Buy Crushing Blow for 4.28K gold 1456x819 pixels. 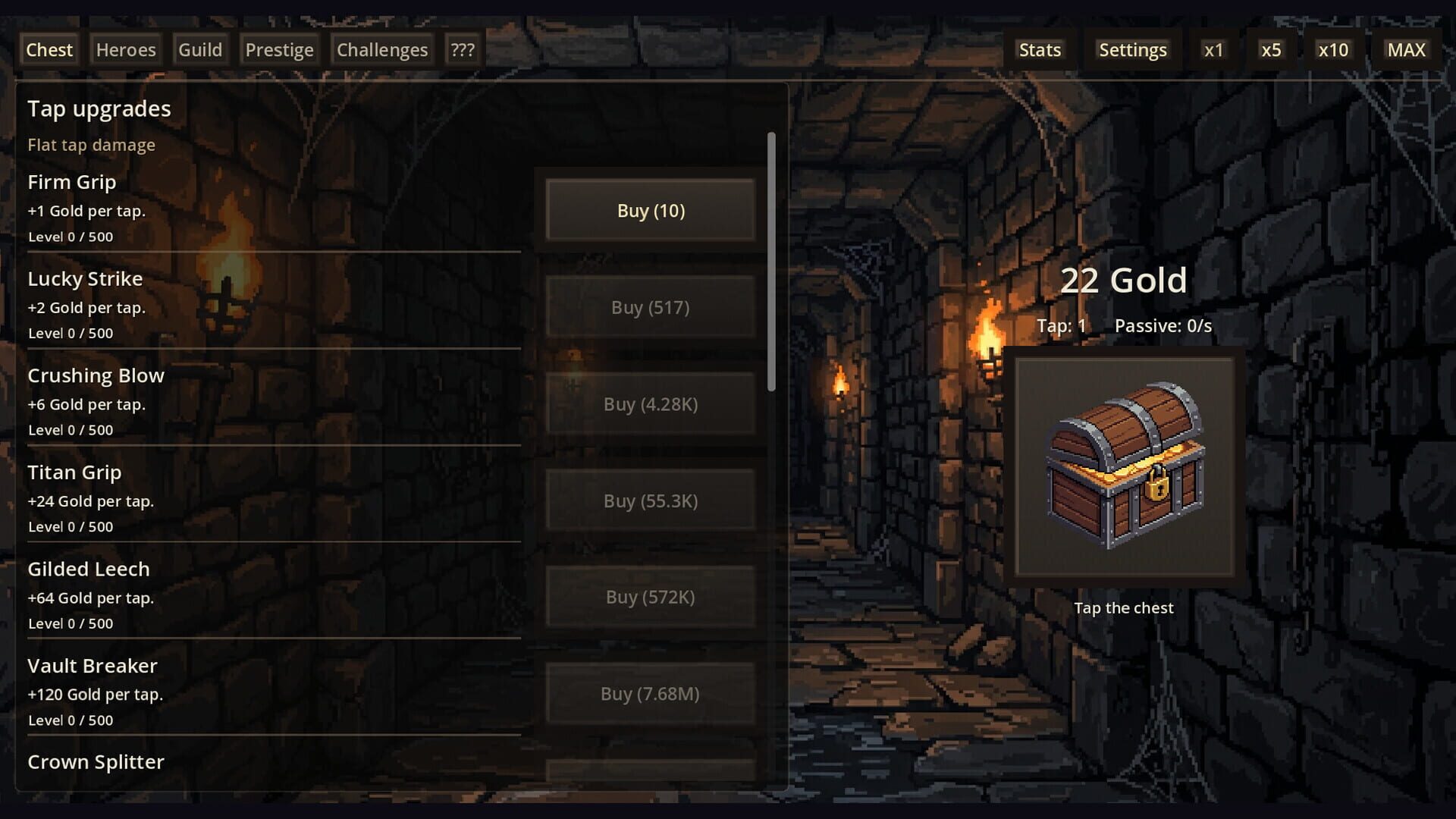point(650,403)
